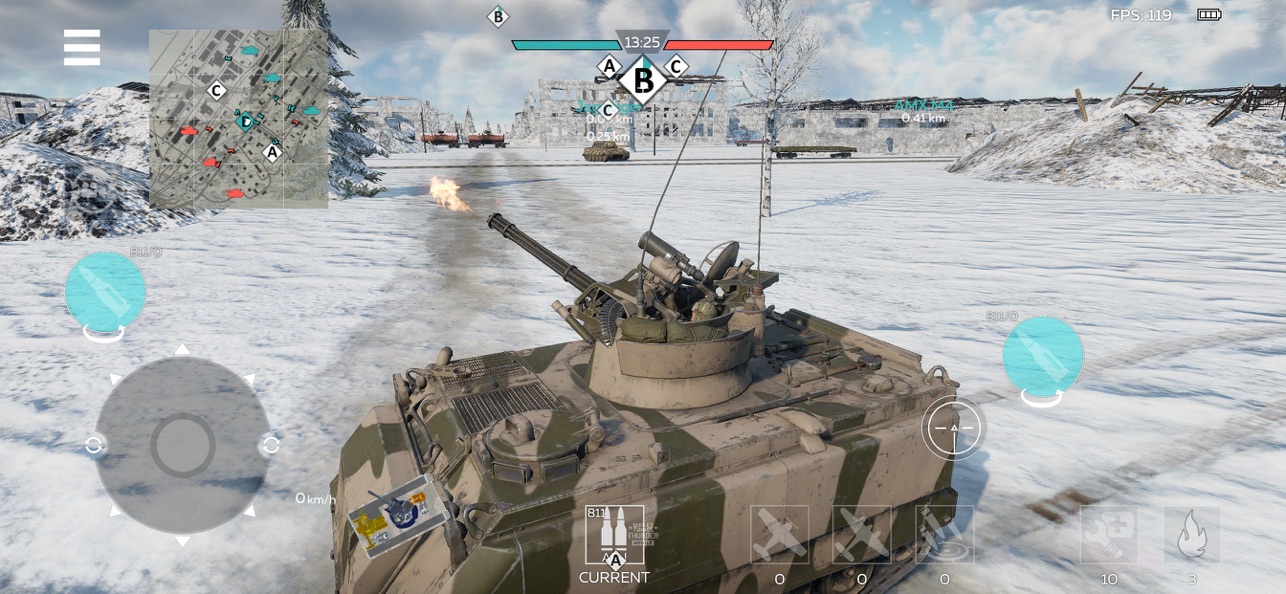Tap the vehicle damage indicator icon
This screenshot has width=1286, height=594.
397,513
